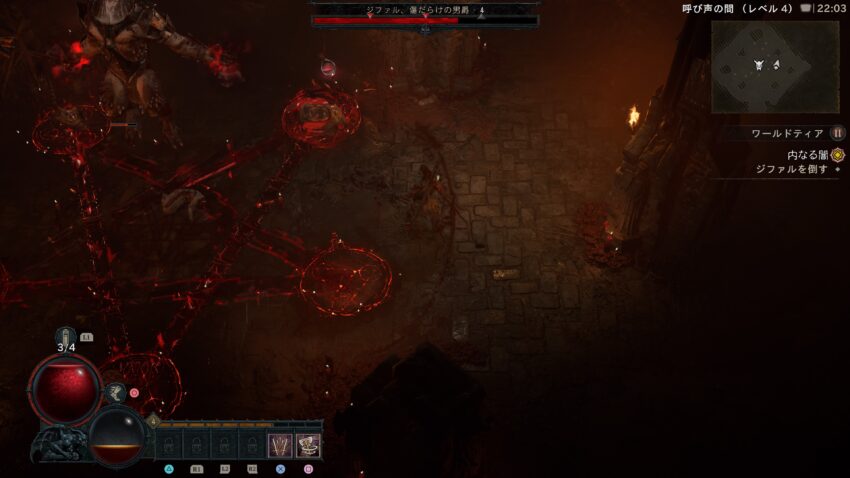850x478 pixels.
Task: Click the ワールドティア world tier indicator
Action: tap(788, 133)
